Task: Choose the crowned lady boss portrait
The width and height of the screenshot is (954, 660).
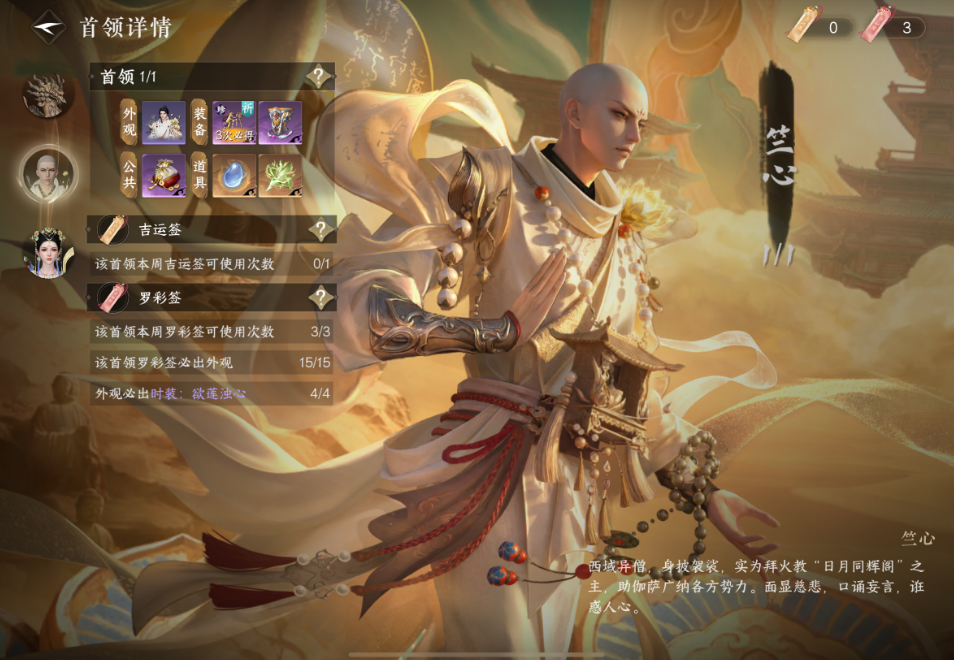Action: 48,251
